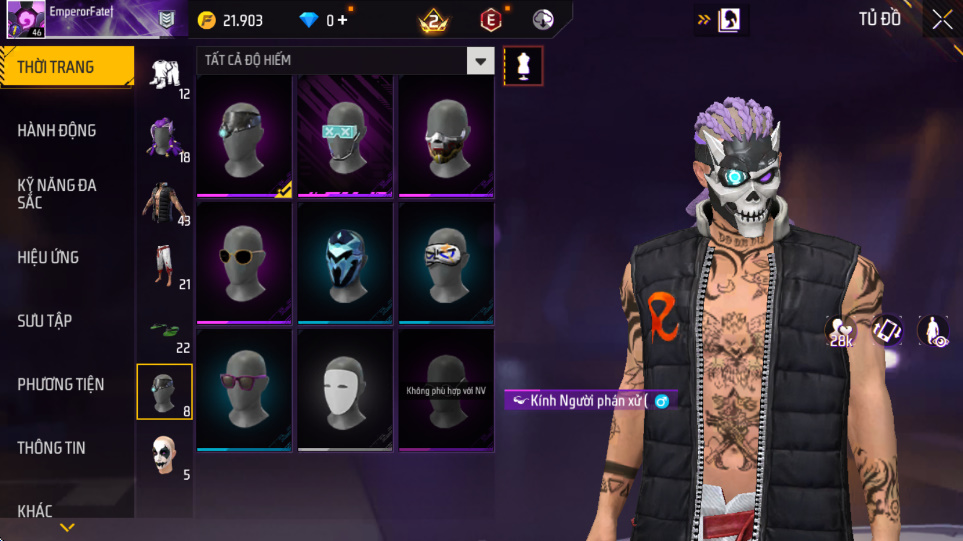This screenshot has width=963, height=541.
Task: Select the plain white mask item
Action: tap(345, 390)
